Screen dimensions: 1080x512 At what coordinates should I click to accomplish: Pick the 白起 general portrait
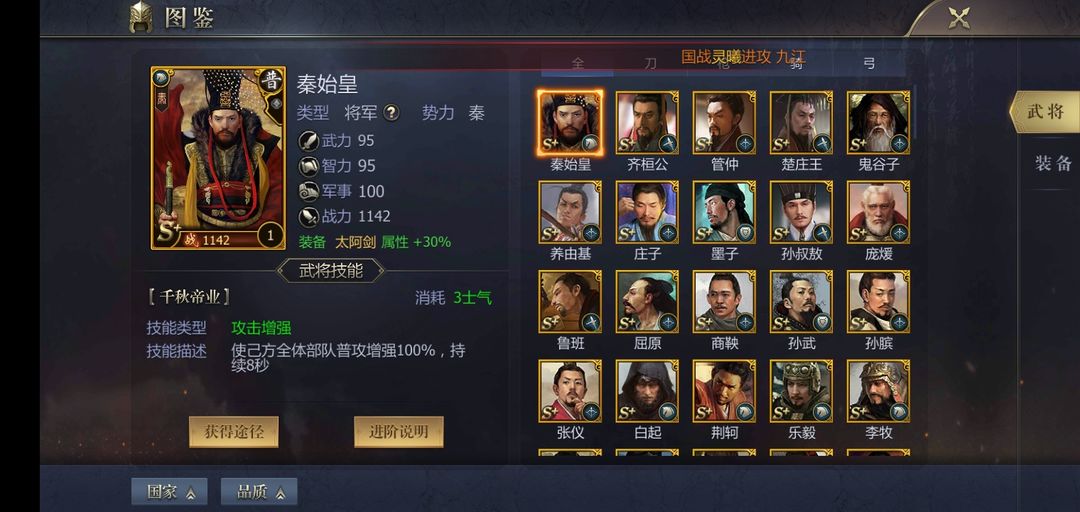coord(647,391)
